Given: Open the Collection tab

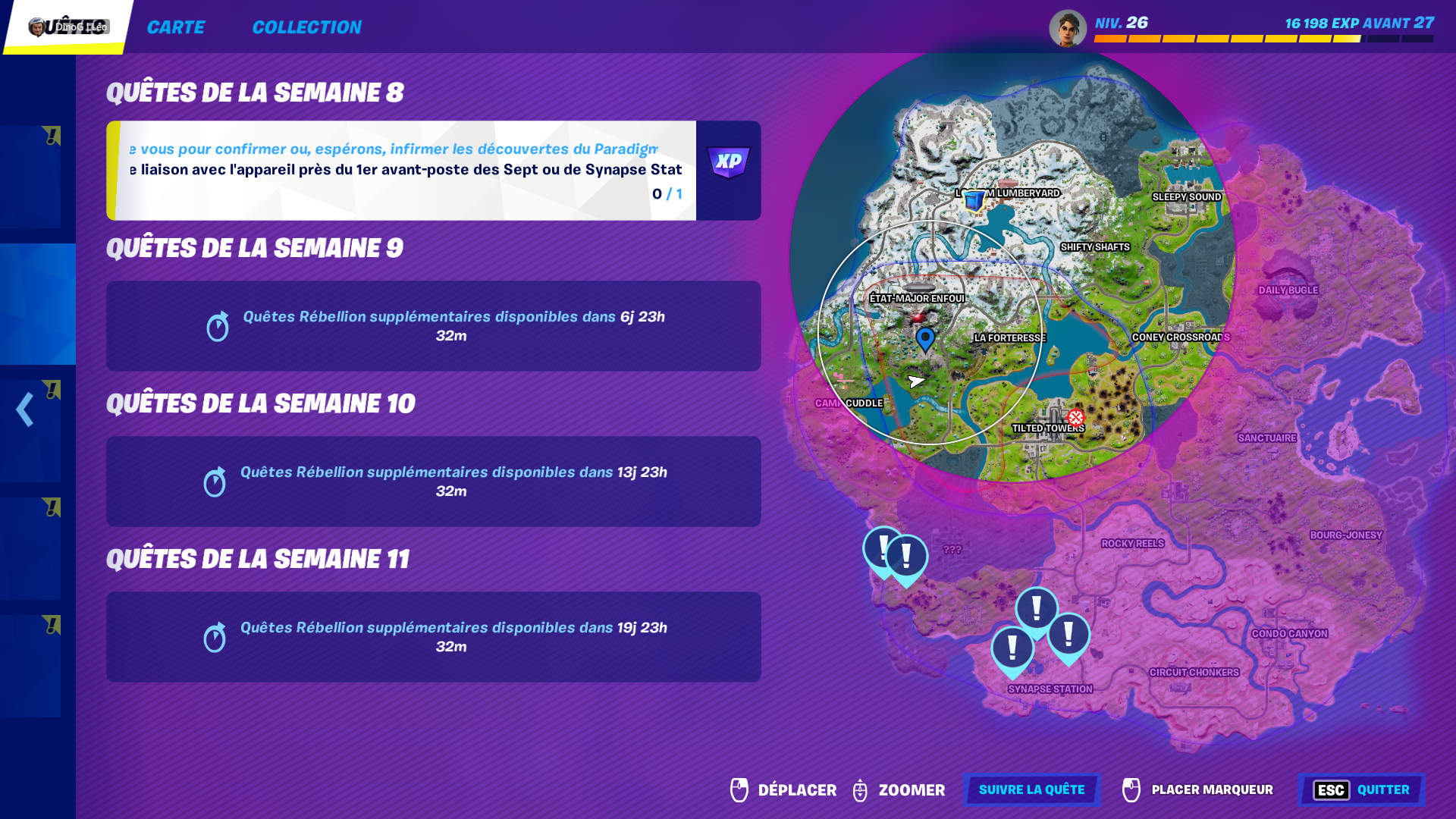Looking at the screenshot, I should click(x=307, y=27).
